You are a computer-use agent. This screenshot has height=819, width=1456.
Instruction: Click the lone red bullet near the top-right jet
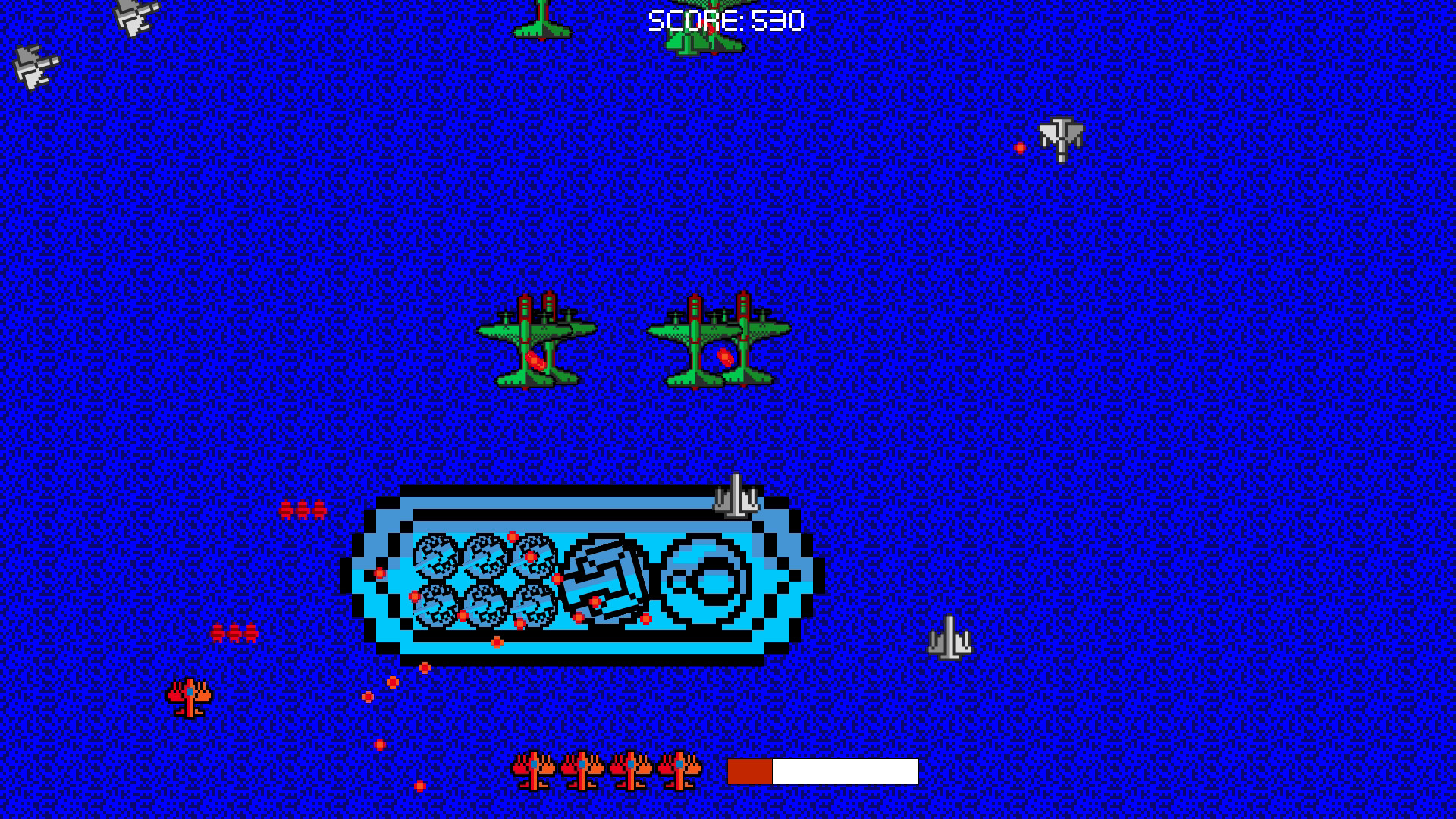pyautogui.click(x=1020, y=146)
